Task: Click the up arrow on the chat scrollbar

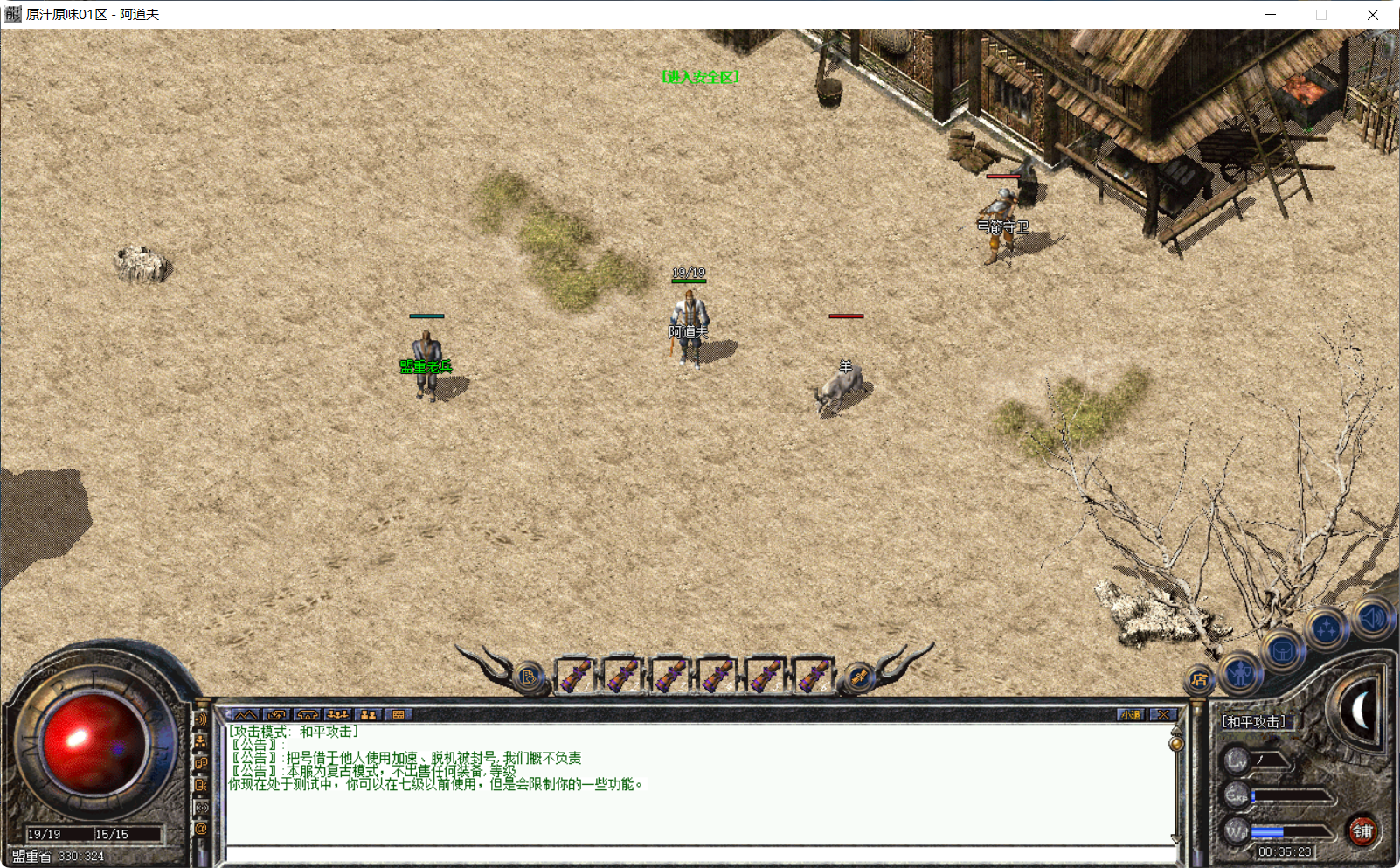Action: 1176,731
